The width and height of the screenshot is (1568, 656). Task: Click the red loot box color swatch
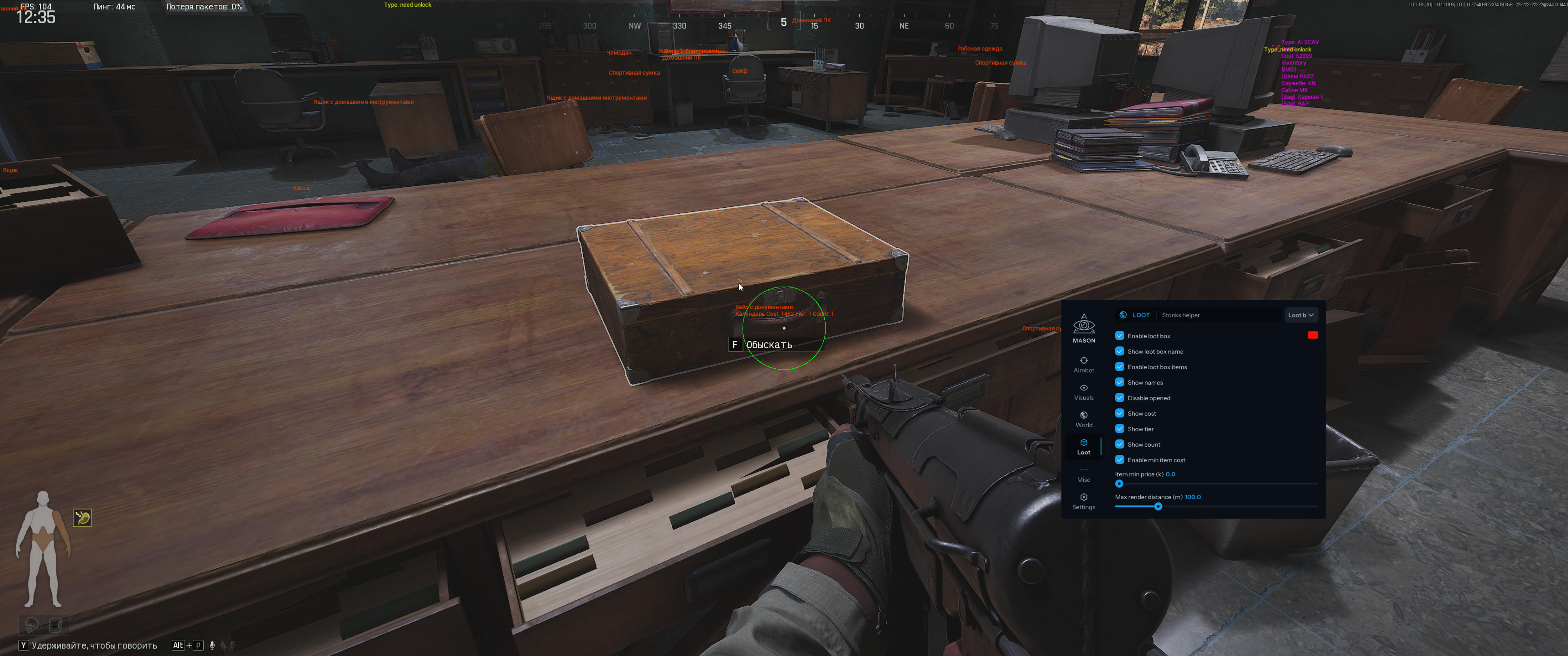tap(1312, 335)
